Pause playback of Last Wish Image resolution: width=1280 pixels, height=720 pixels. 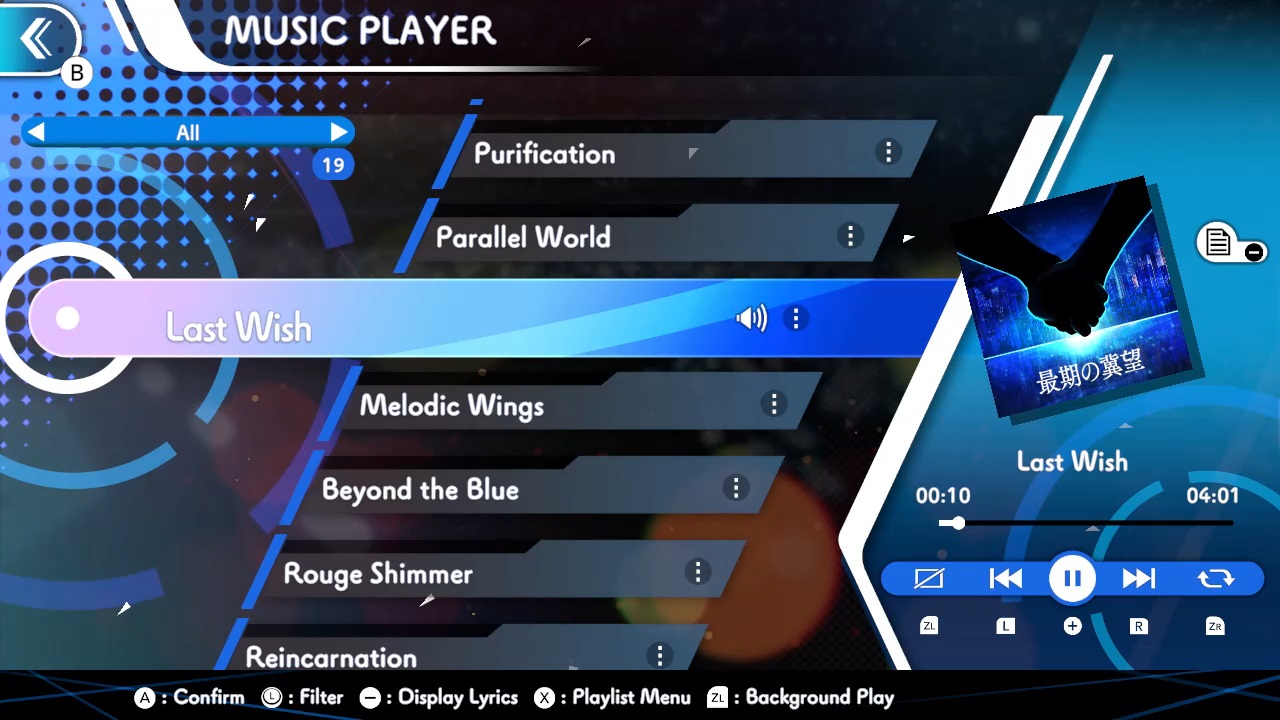click(x=1071, y=578)
